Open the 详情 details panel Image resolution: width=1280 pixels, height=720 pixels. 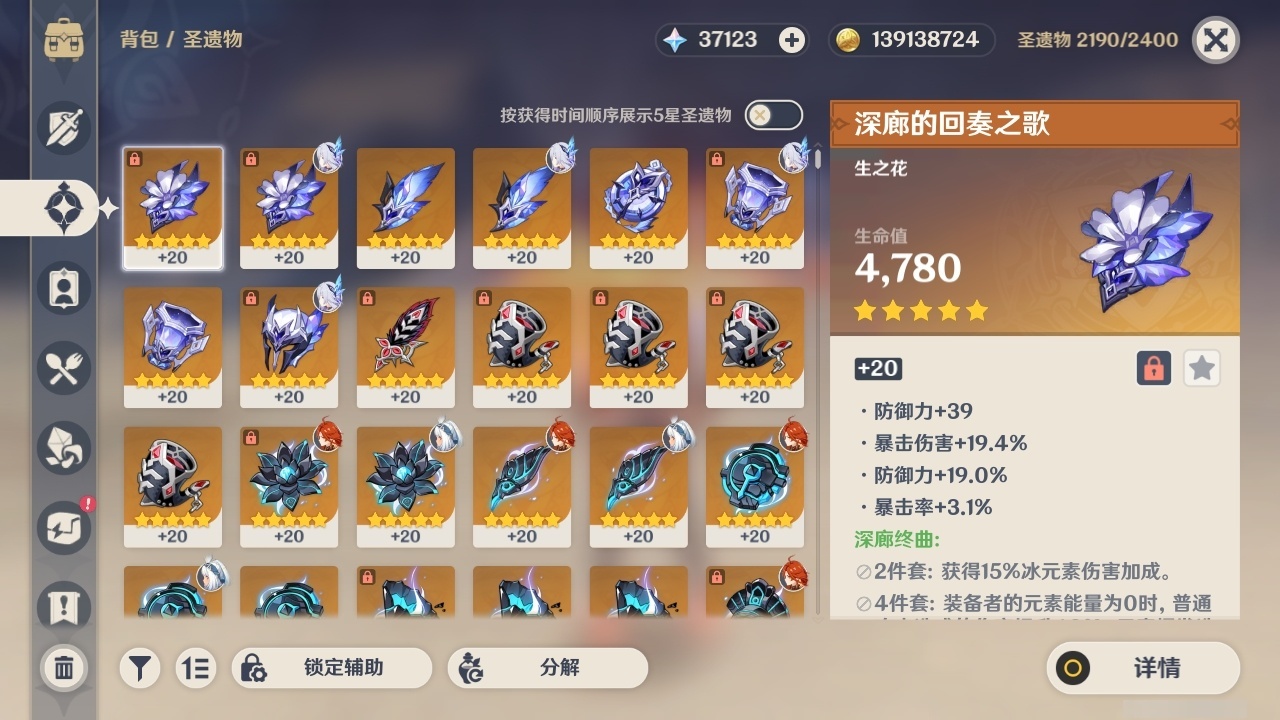1143,668
